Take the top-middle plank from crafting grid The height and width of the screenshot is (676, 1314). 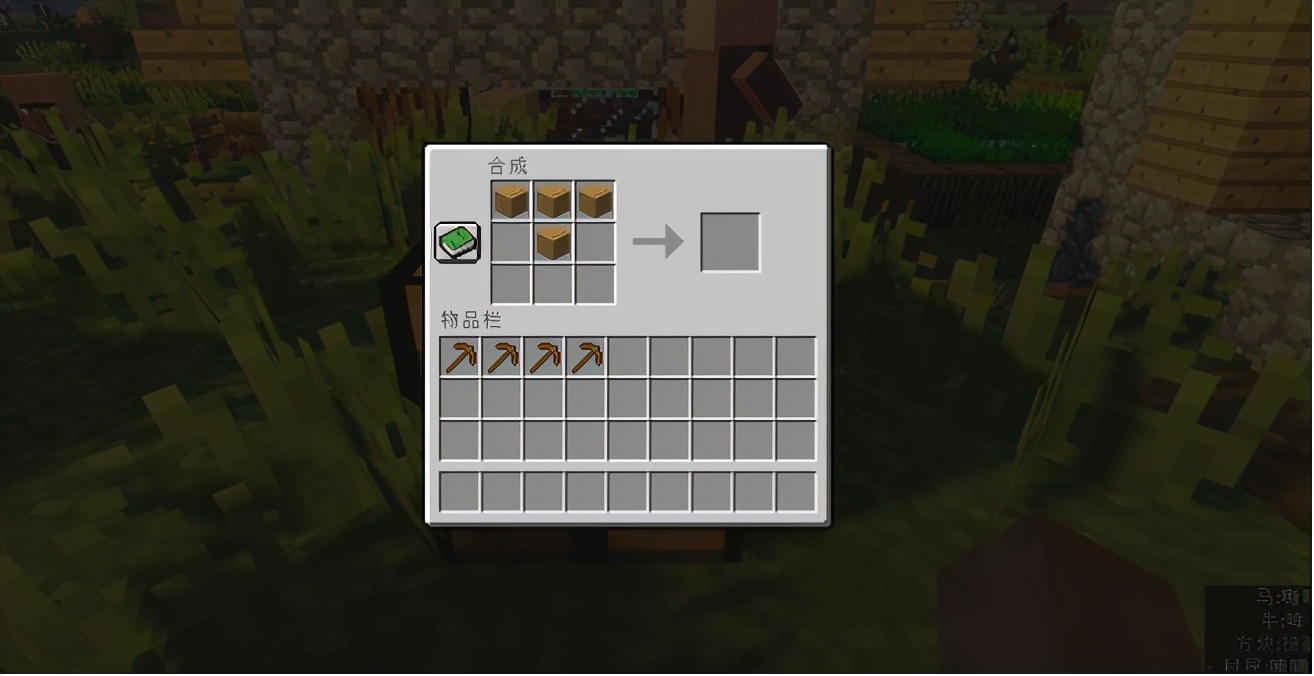coord(553,201)
